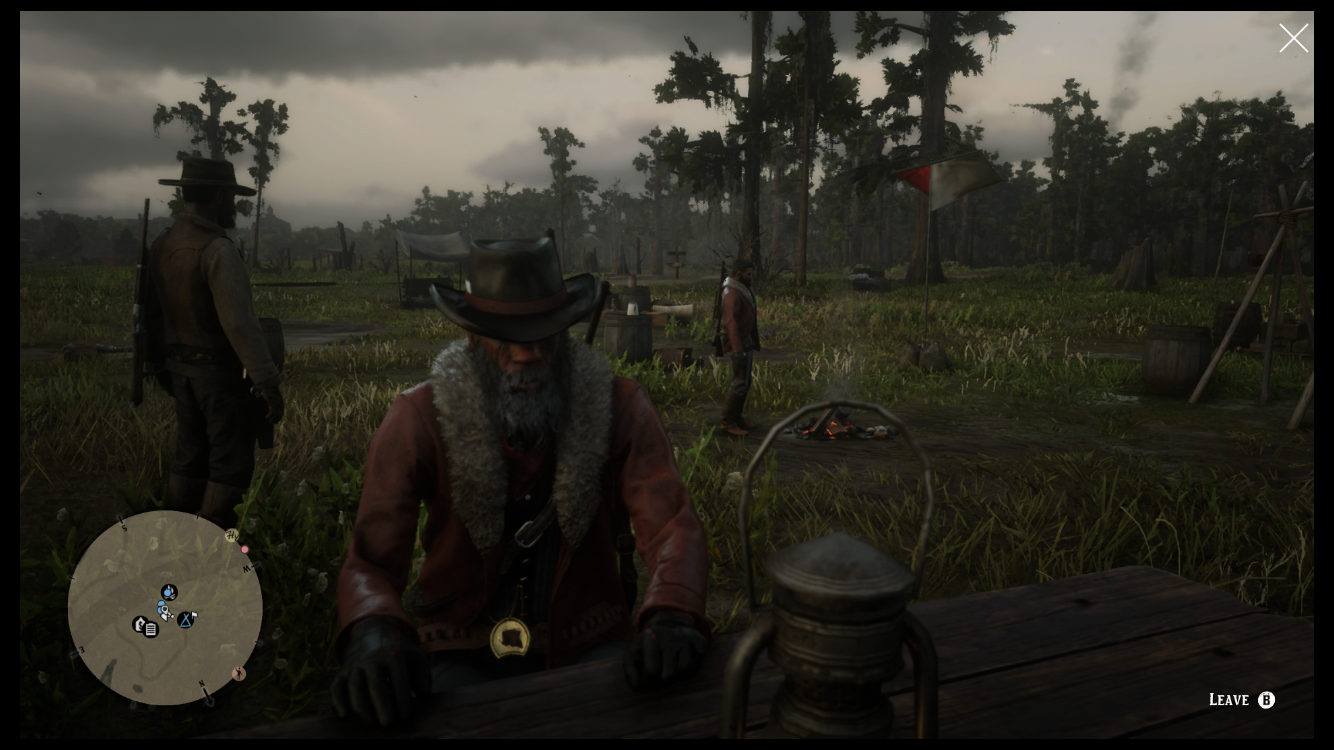Select the ledger list marker on minimap
Viewport: 1334px width, 750px height.
point(151,630)
